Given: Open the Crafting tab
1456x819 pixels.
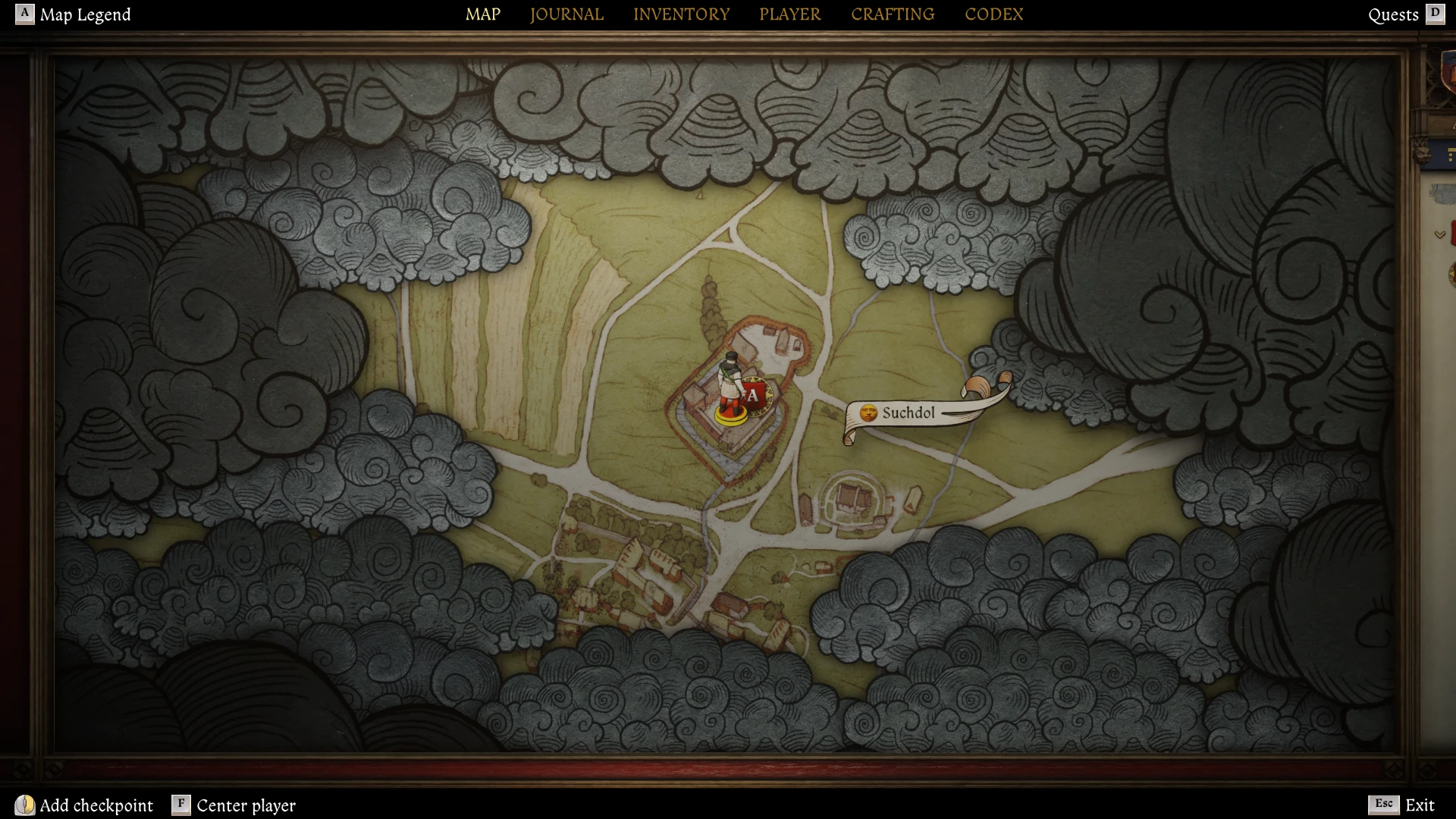Looking at the screenshot, I should pyautogui.click(x=892, y=14).
